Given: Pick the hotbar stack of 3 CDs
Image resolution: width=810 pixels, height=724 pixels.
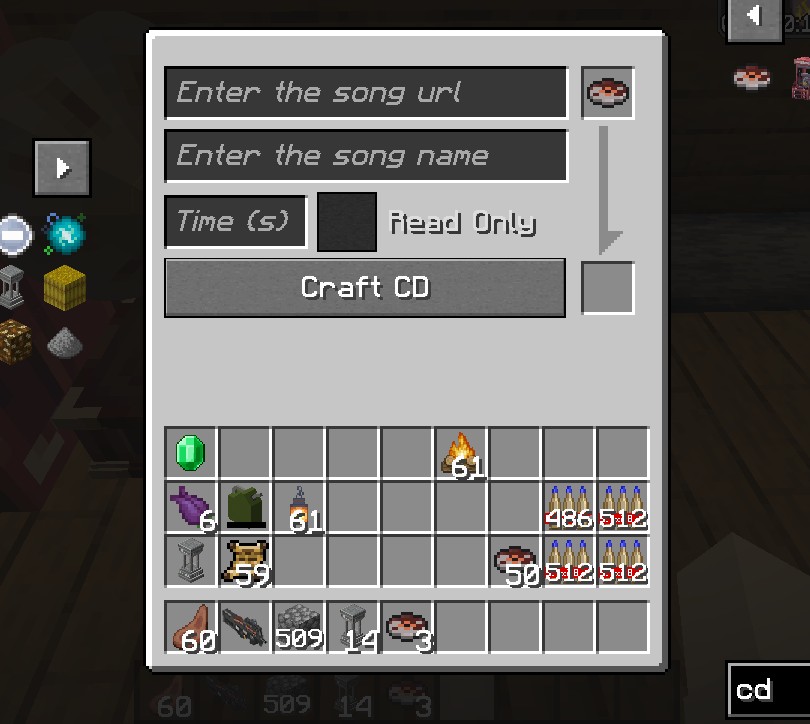Looking at the screenshot, I should point(407,627).
